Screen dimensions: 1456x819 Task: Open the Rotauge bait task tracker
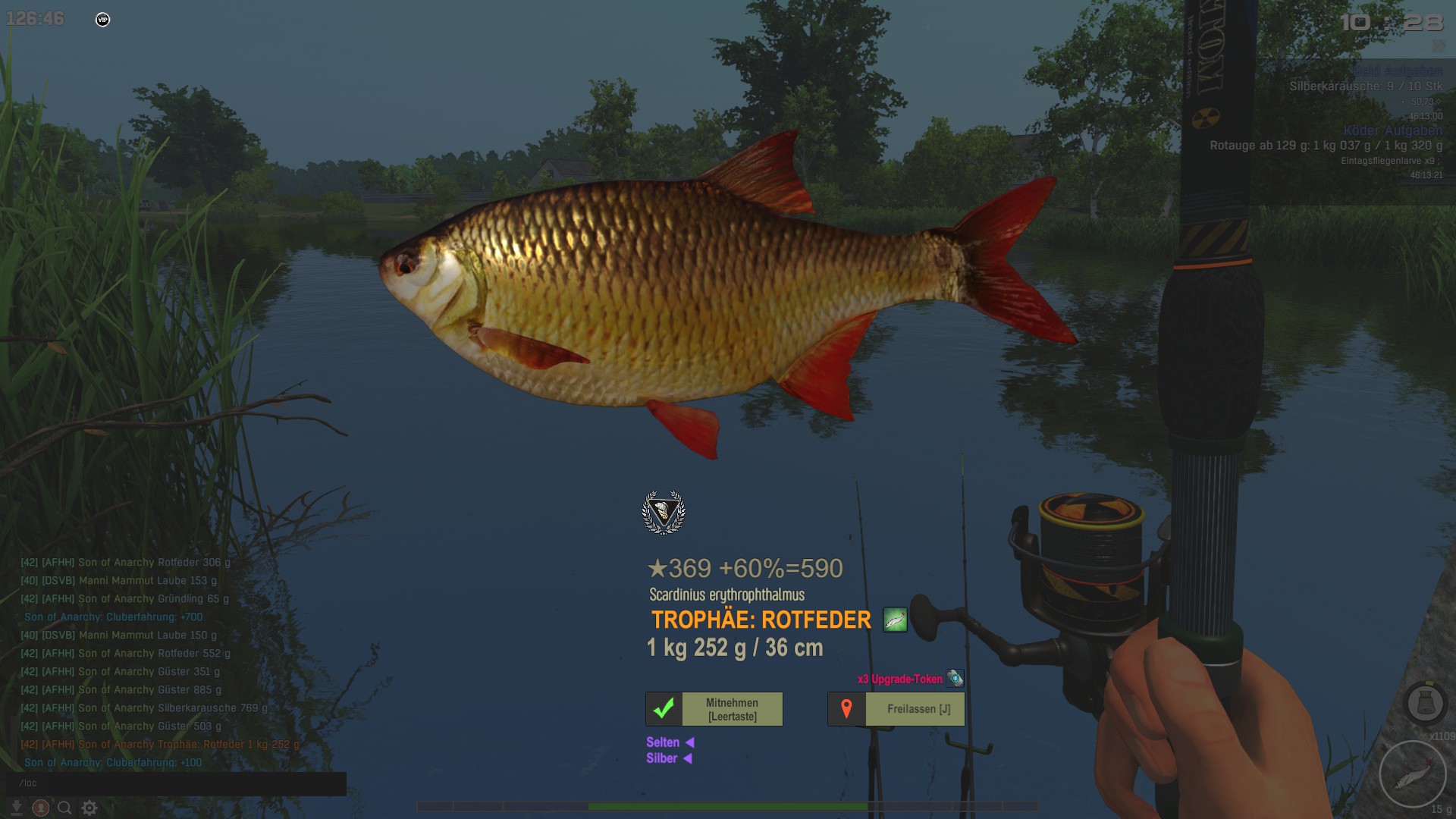click(x=1326, y=146)
